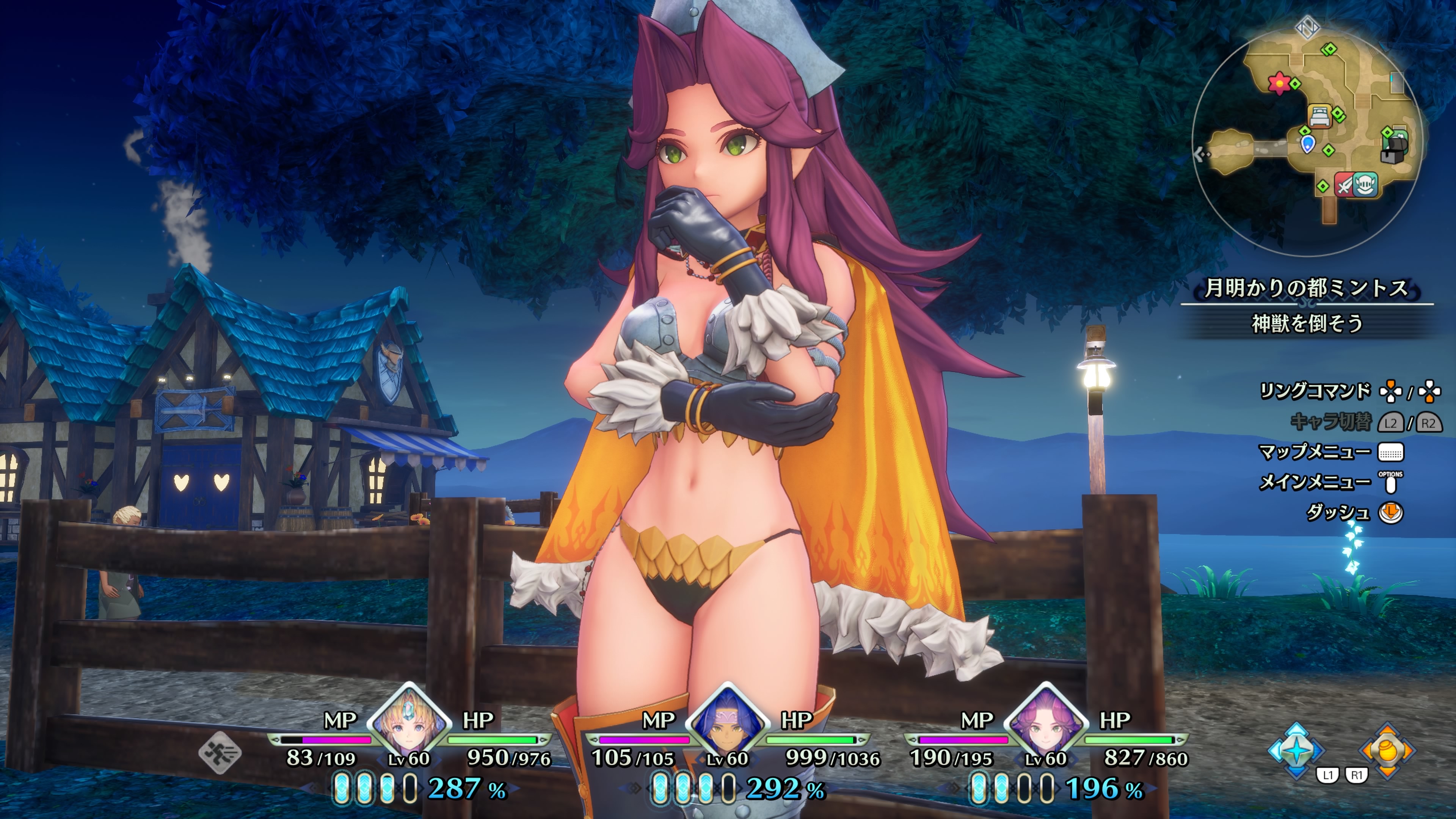Open the orange item pot ring icon
This screenshot has width=1456, height=819.
[x=1388, y=750]
